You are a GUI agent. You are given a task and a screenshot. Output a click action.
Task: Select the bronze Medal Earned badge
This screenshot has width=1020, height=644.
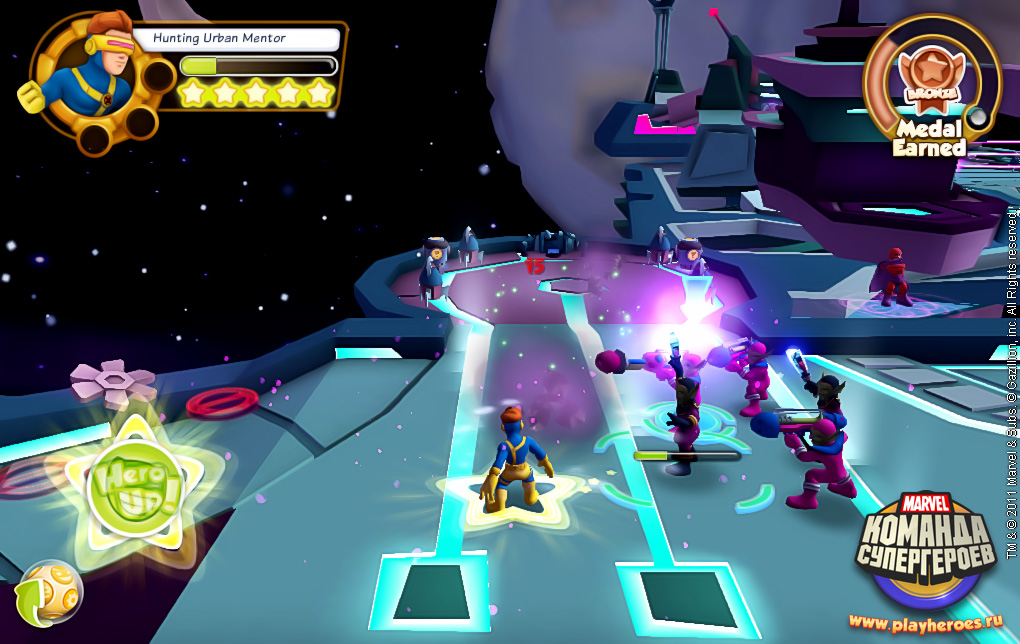[x=929, y=82]
